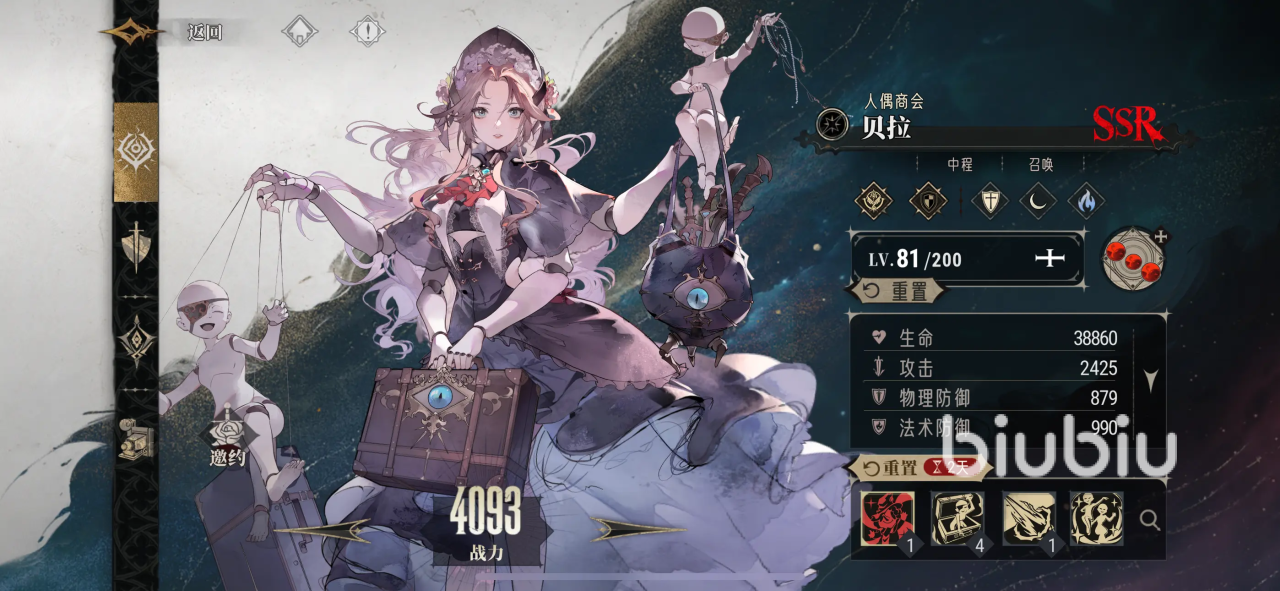Screen dimensions: 1280x591
Task: Select the dancing puppets skill icon
Action: pyautogui.click(x=1096, y=518)
